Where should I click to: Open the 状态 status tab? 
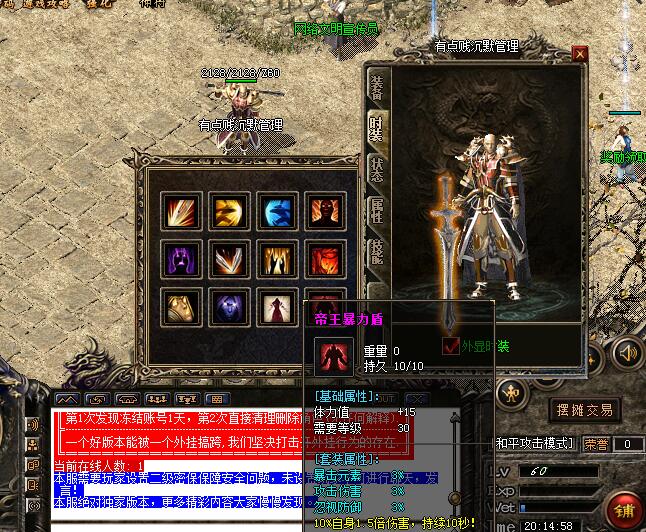[x=377, y=168]
